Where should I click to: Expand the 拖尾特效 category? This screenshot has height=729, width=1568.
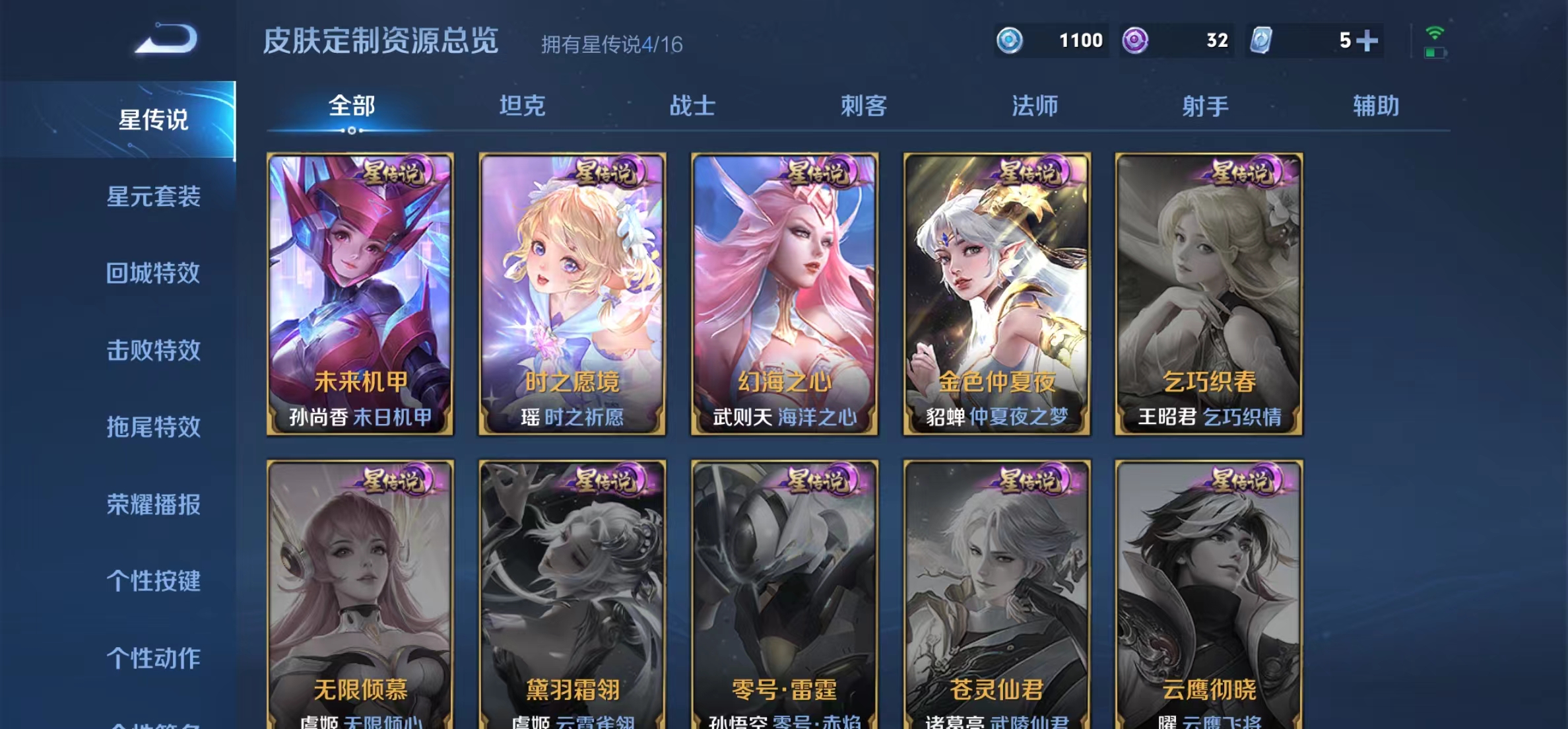coord(154,428)
